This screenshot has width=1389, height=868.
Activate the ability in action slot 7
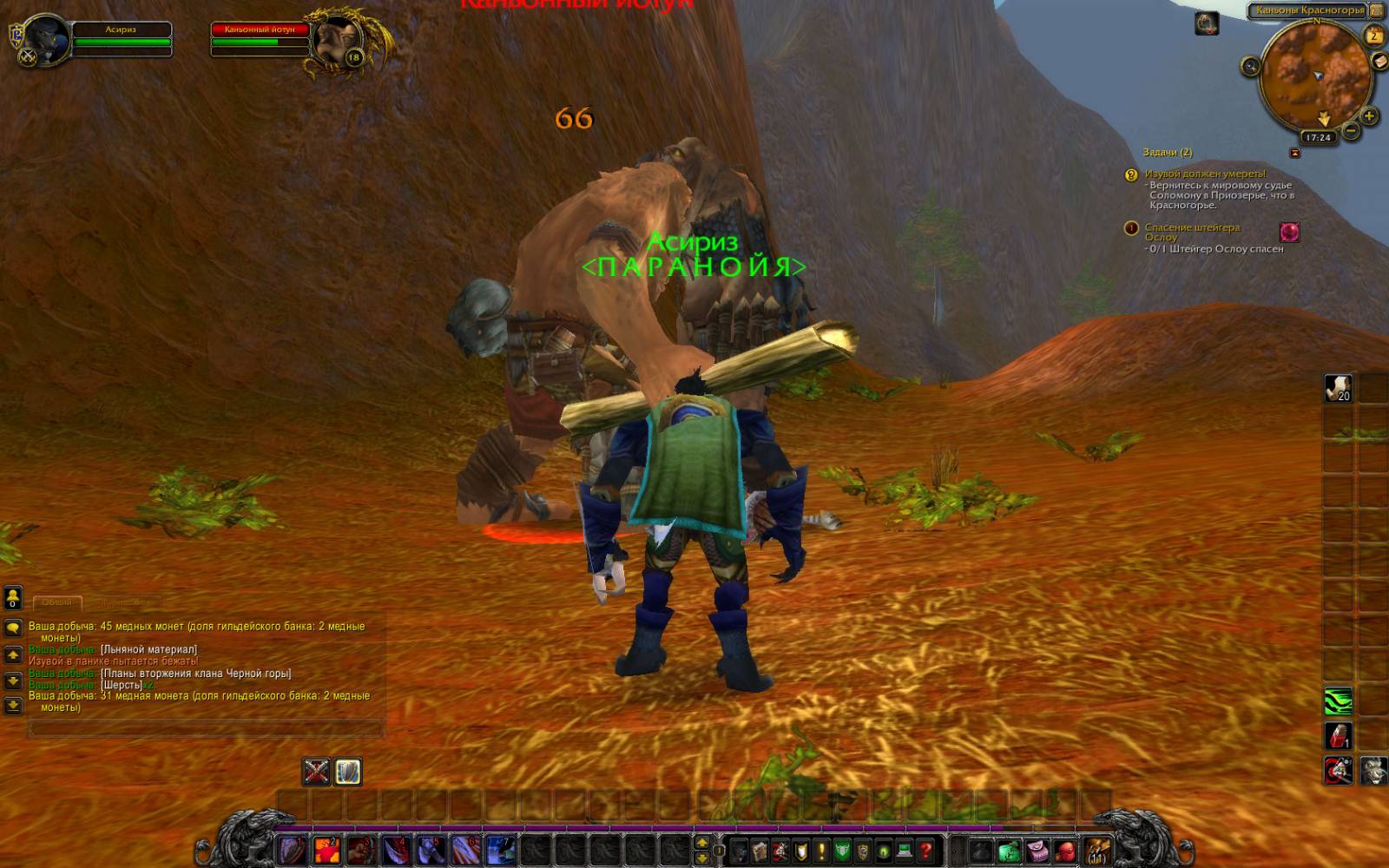tap(500, 850)
